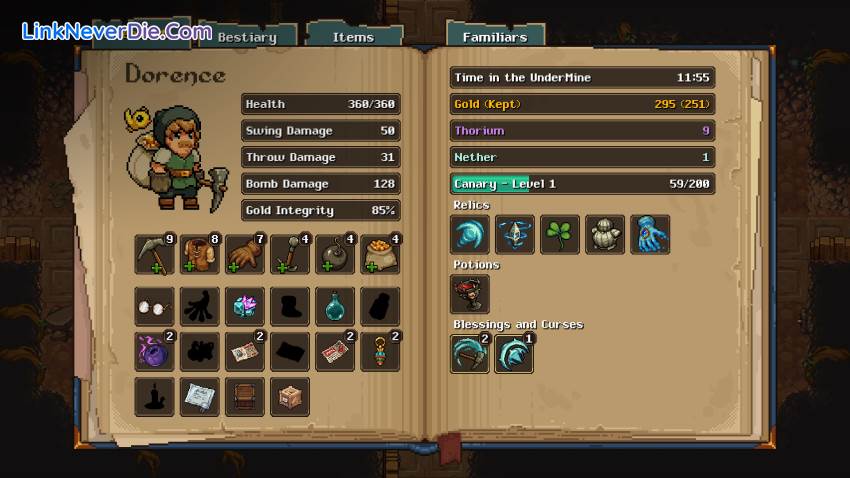
Task: Choose the leather tunic upgrade slot
Action: tap(199, 254)
